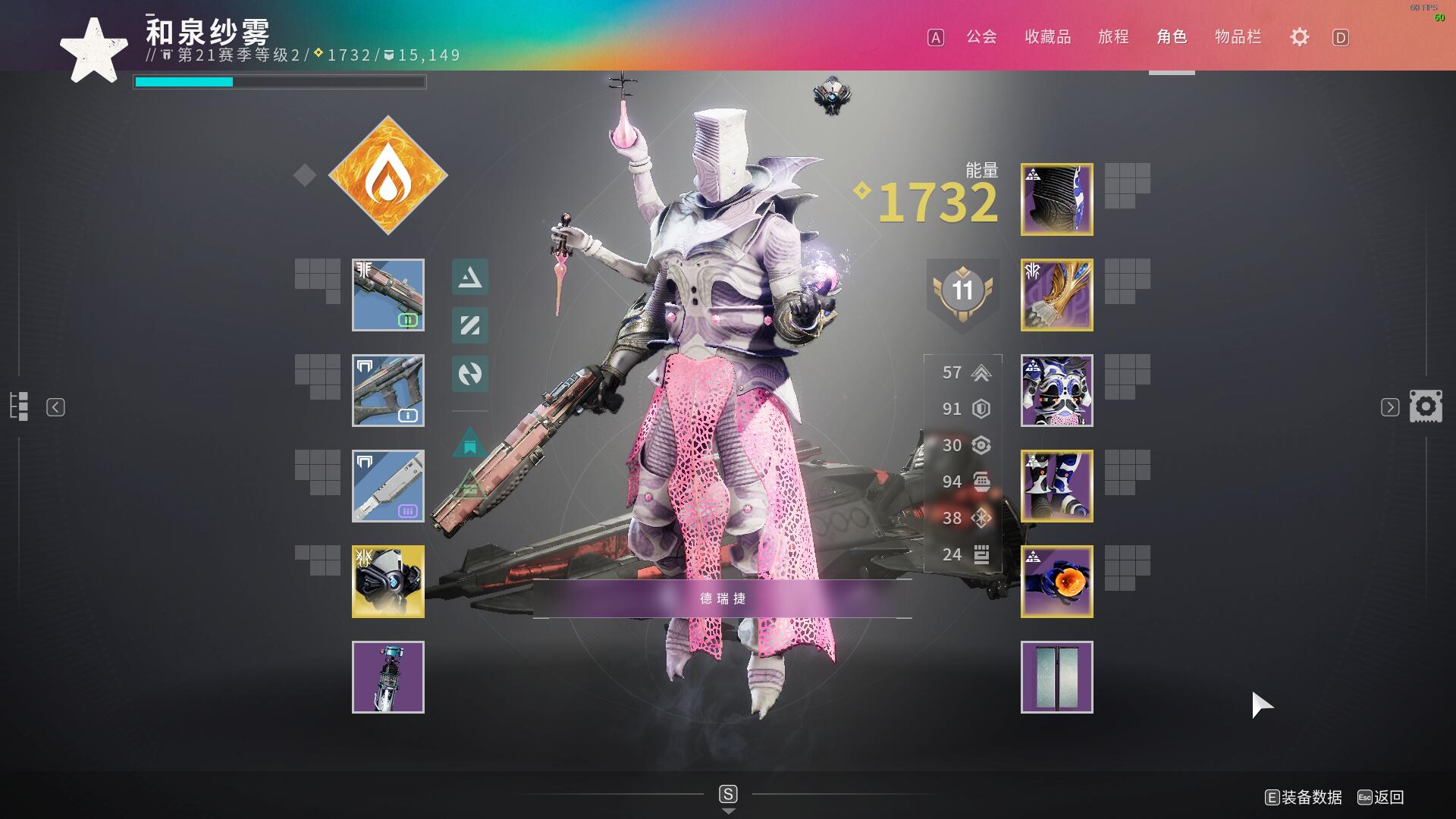This screenshot has width=1456, height=819.
Task: Select the artifact slot under the Ghost
Action: [x=388, y=677]
